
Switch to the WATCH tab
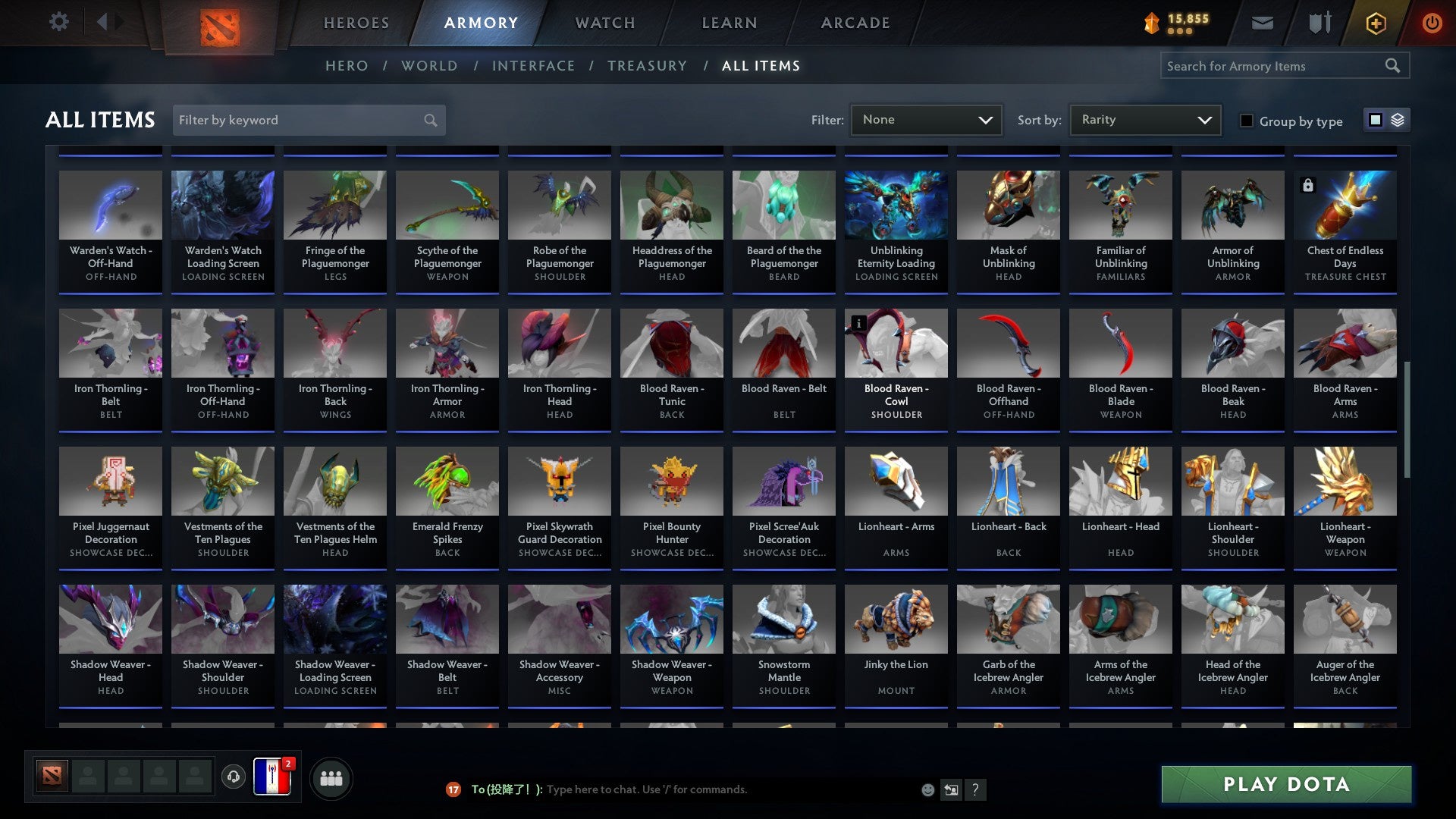point(604,22)
